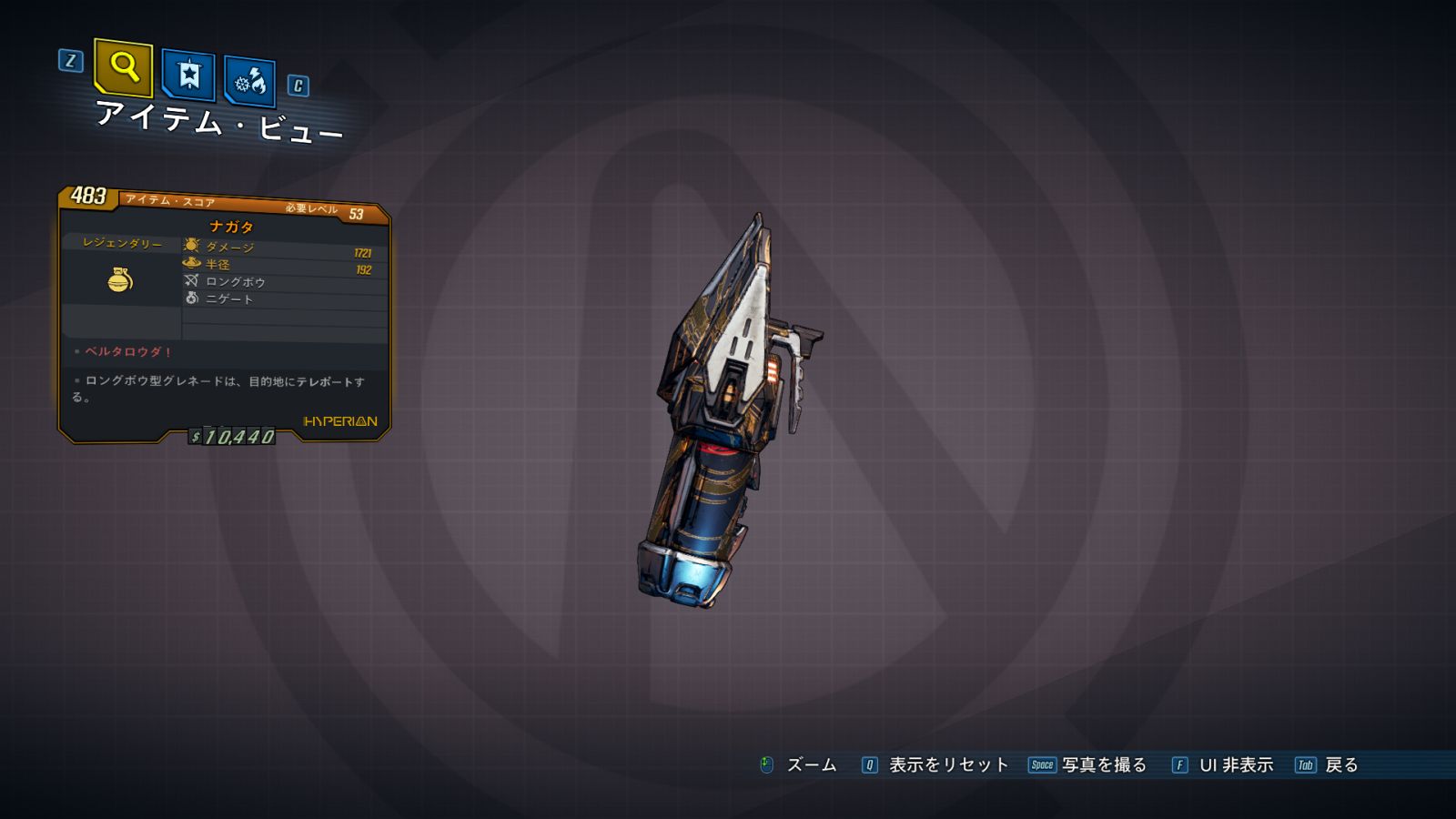Select the ナガタ grenade item card

pos(225,314)
